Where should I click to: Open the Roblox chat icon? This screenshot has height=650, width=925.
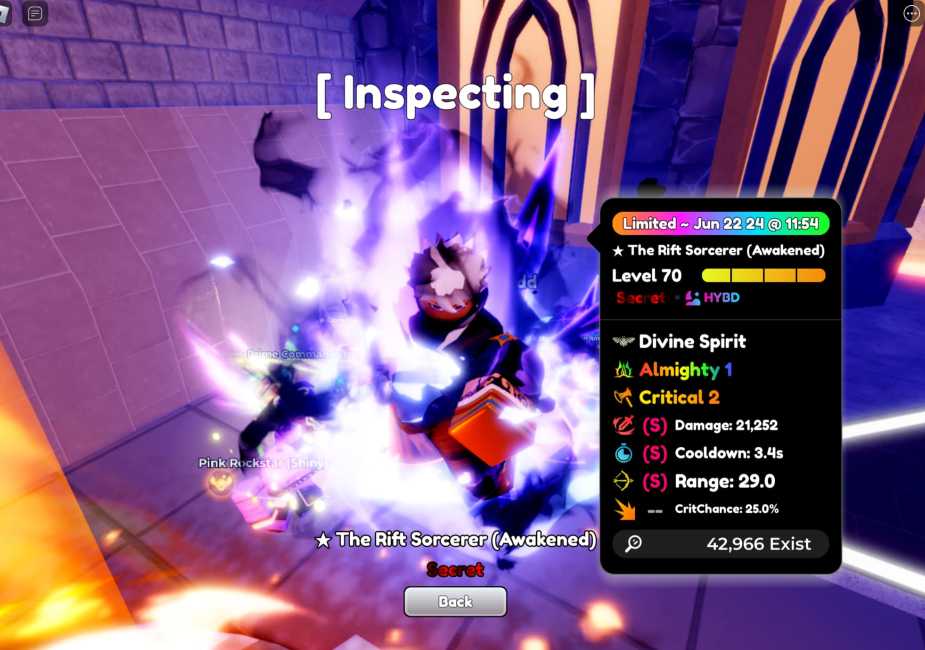(35, 14)
